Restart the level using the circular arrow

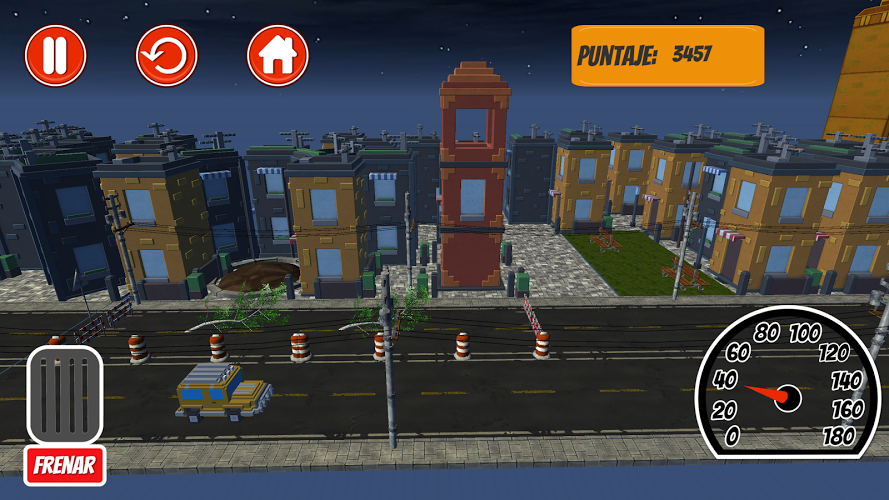click(167, 56)
